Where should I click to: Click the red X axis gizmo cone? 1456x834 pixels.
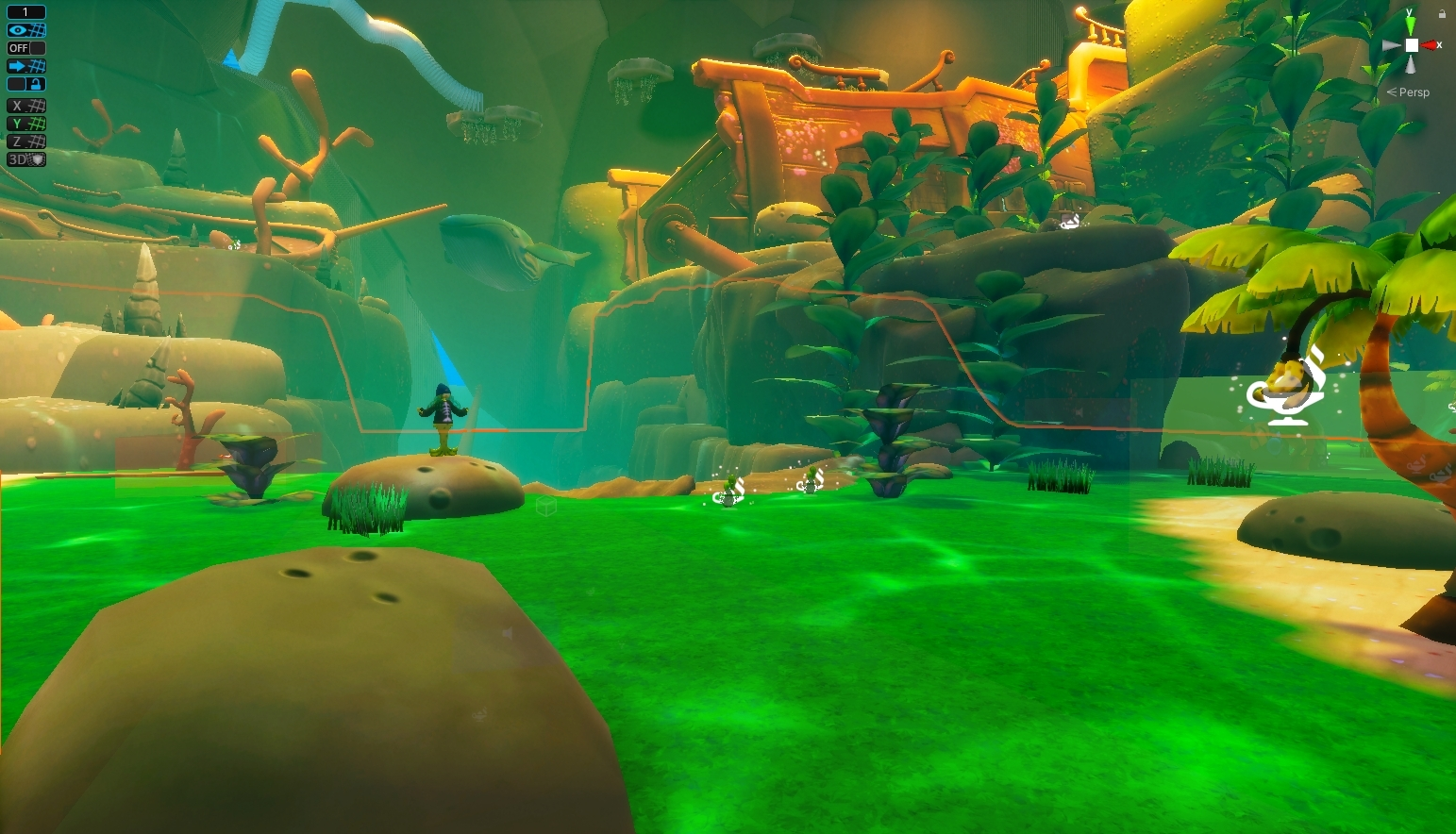click(x=1431, y=45)
